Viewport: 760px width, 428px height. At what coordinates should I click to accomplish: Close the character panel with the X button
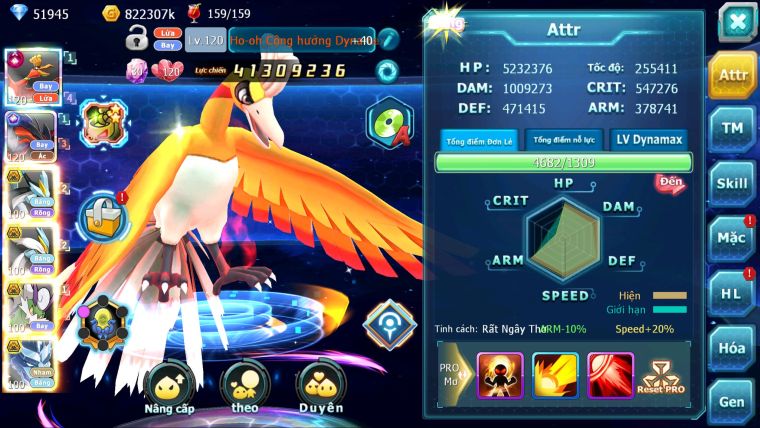pyautogui.click(x=737, y=22)
